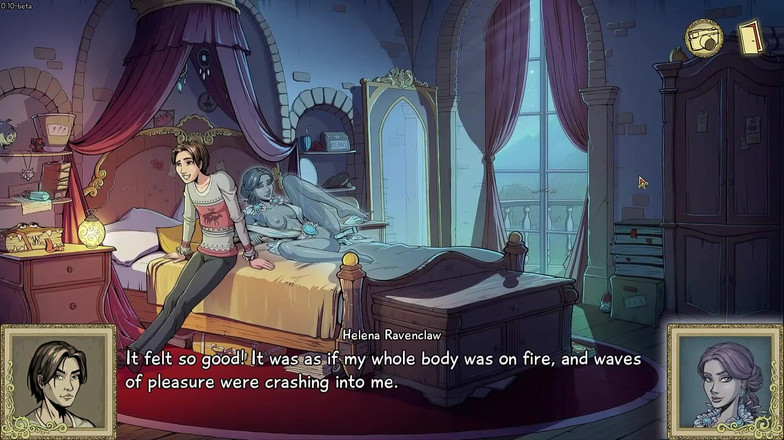Advance Helena Ravenclaw's dialogue text
784x440 pixels.
(390, 369)
